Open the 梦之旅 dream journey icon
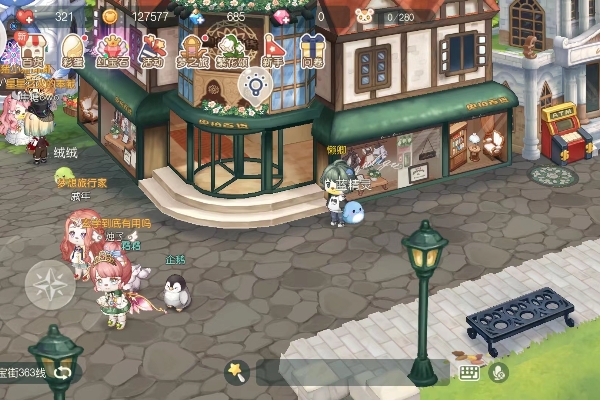Screen dimensions: 600x400 [x=193, y=48]
